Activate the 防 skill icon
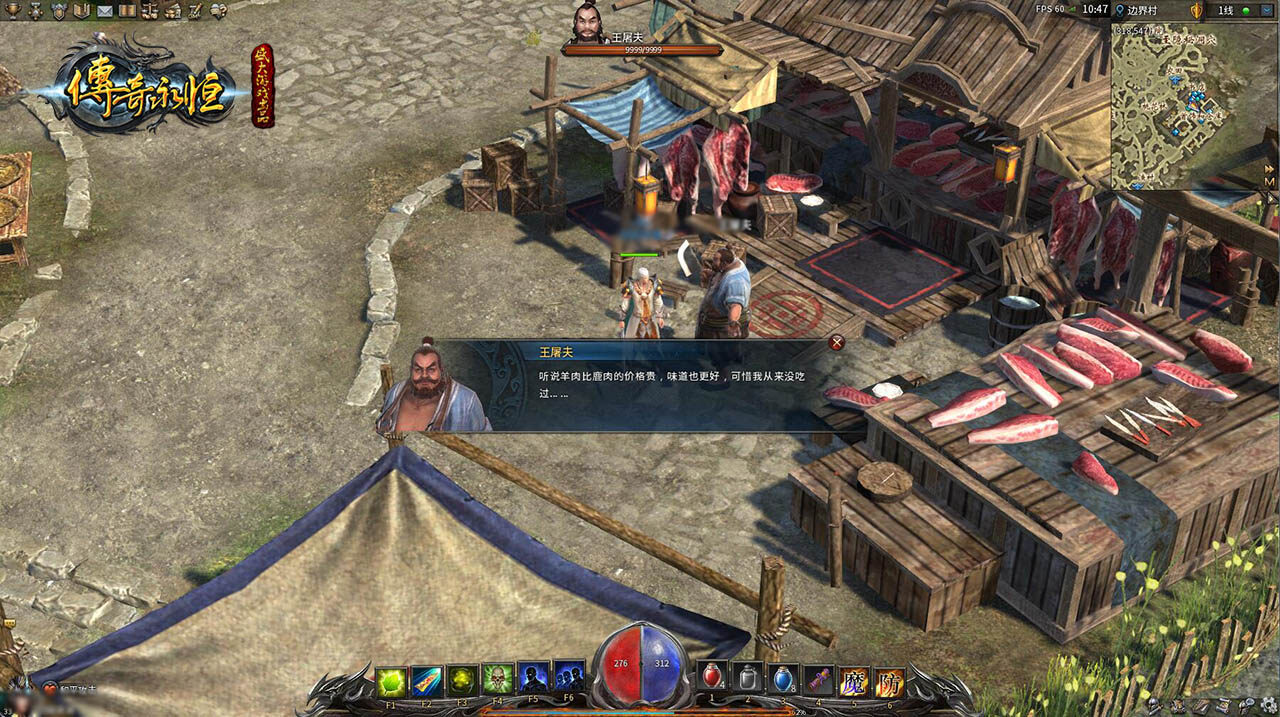Viewport: 1280px width, 717px height. (x=889, y=682)
